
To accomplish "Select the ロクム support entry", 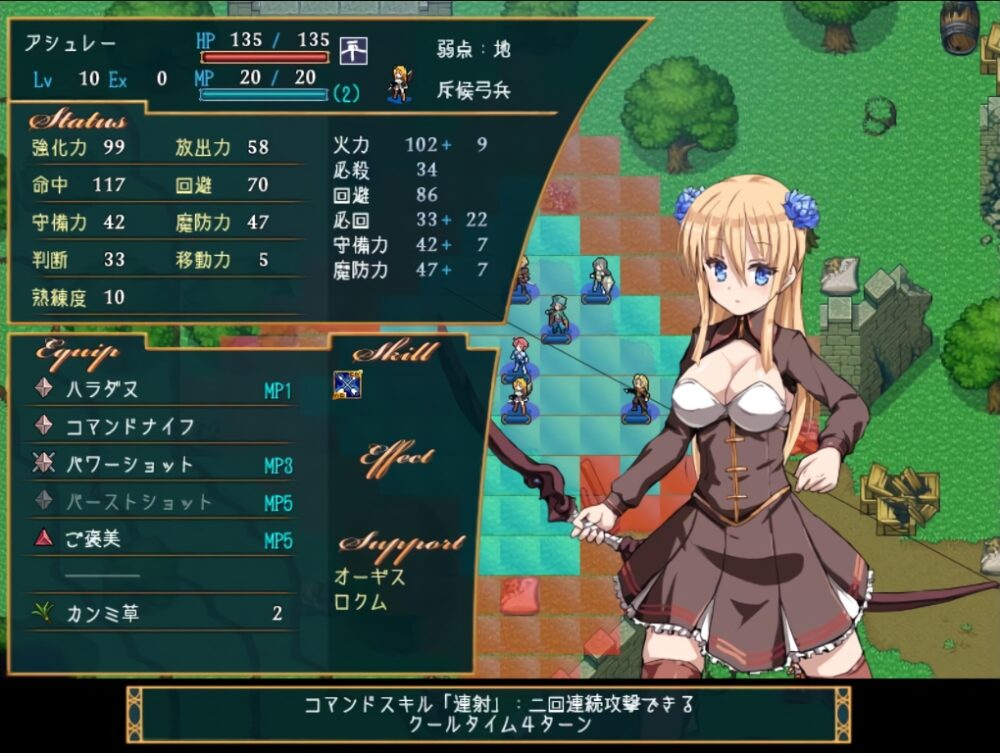I will [360, 602].
